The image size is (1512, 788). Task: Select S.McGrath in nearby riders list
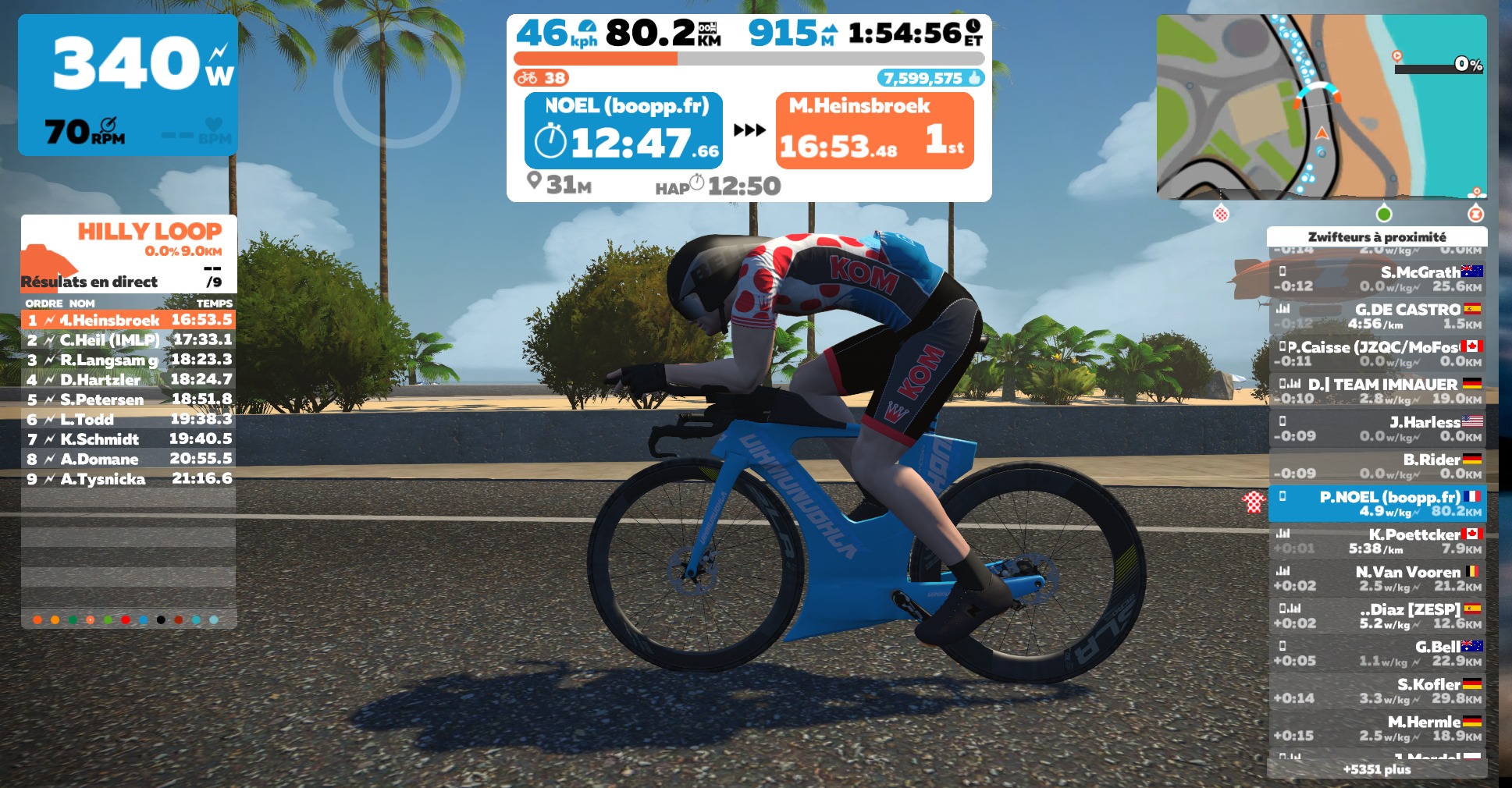(1378, 279)
